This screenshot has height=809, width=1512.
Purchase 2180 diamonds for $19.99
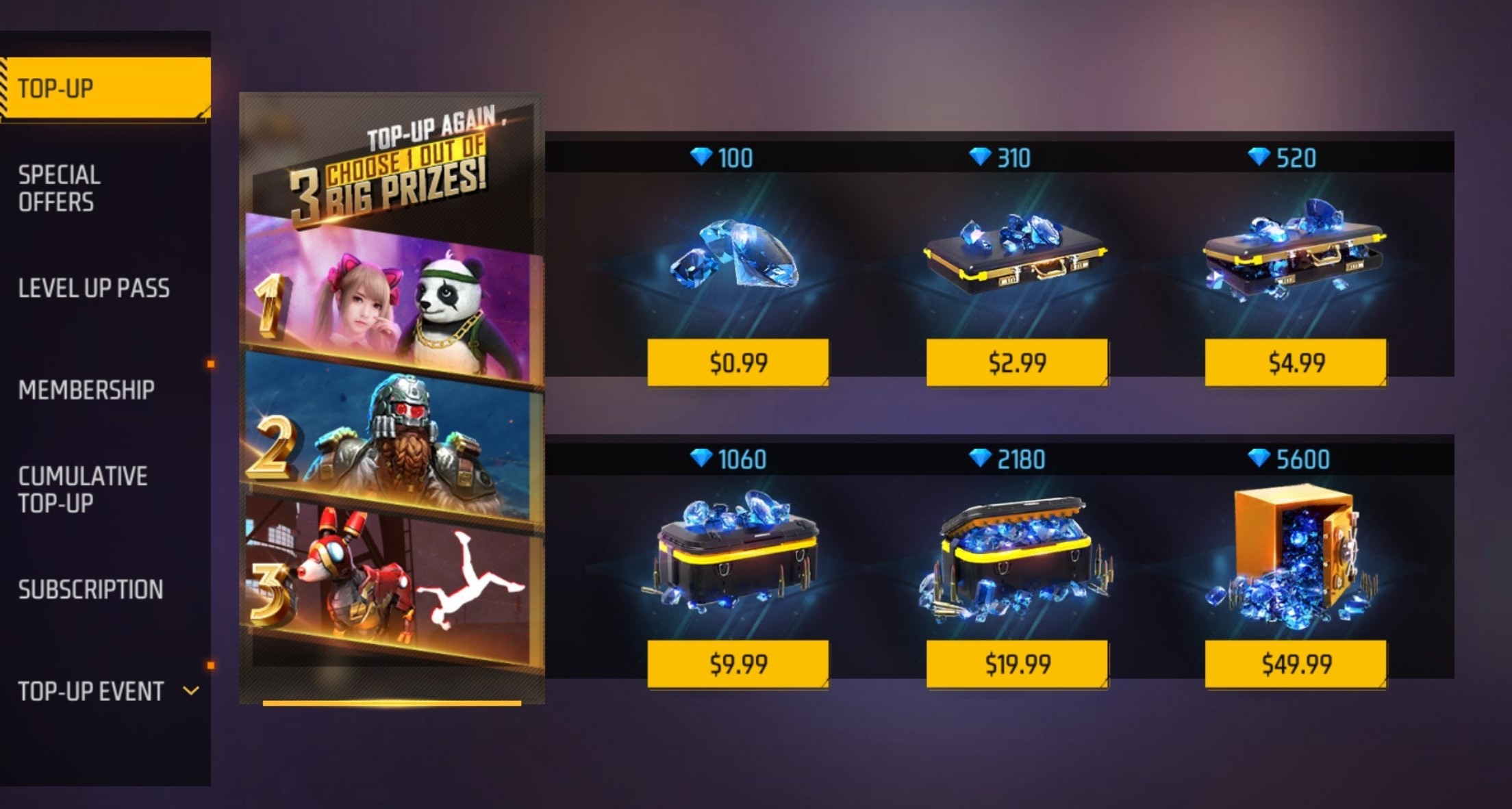(x=1017, y=663)
